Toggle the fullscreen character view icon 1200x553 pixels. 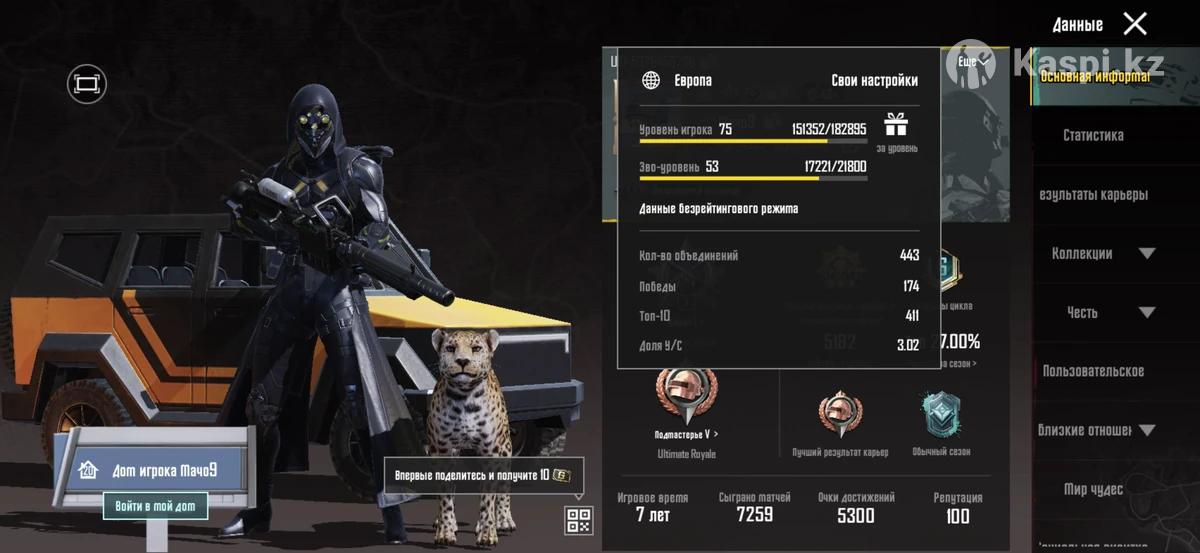87,84
